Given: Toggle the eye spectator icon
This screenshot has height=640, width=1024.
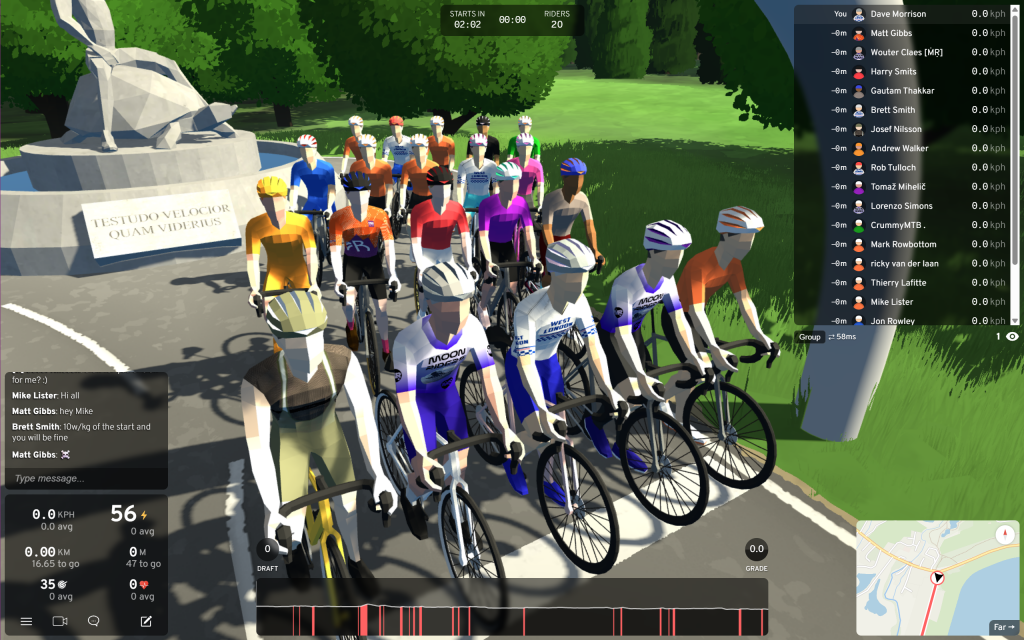Looking at the screenshot, I should (x=1012, y=337).
